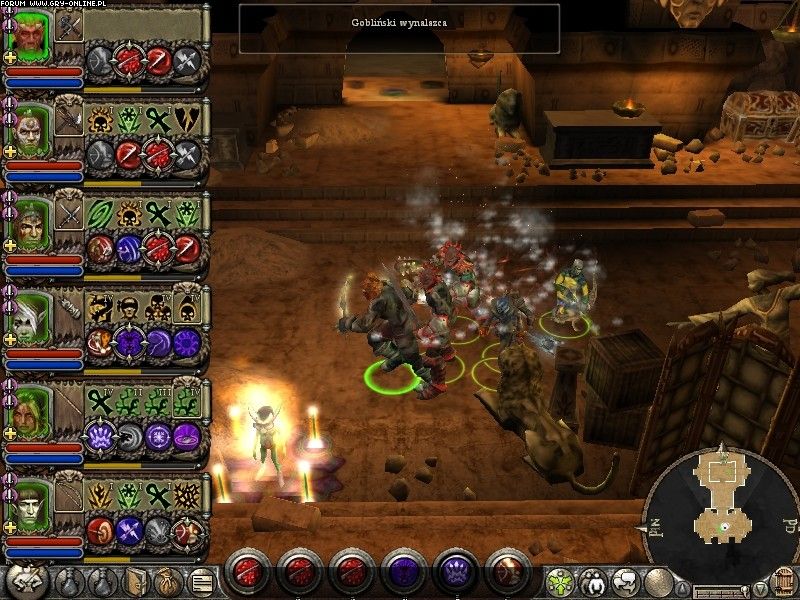Open the journal list button

(201, 580)
